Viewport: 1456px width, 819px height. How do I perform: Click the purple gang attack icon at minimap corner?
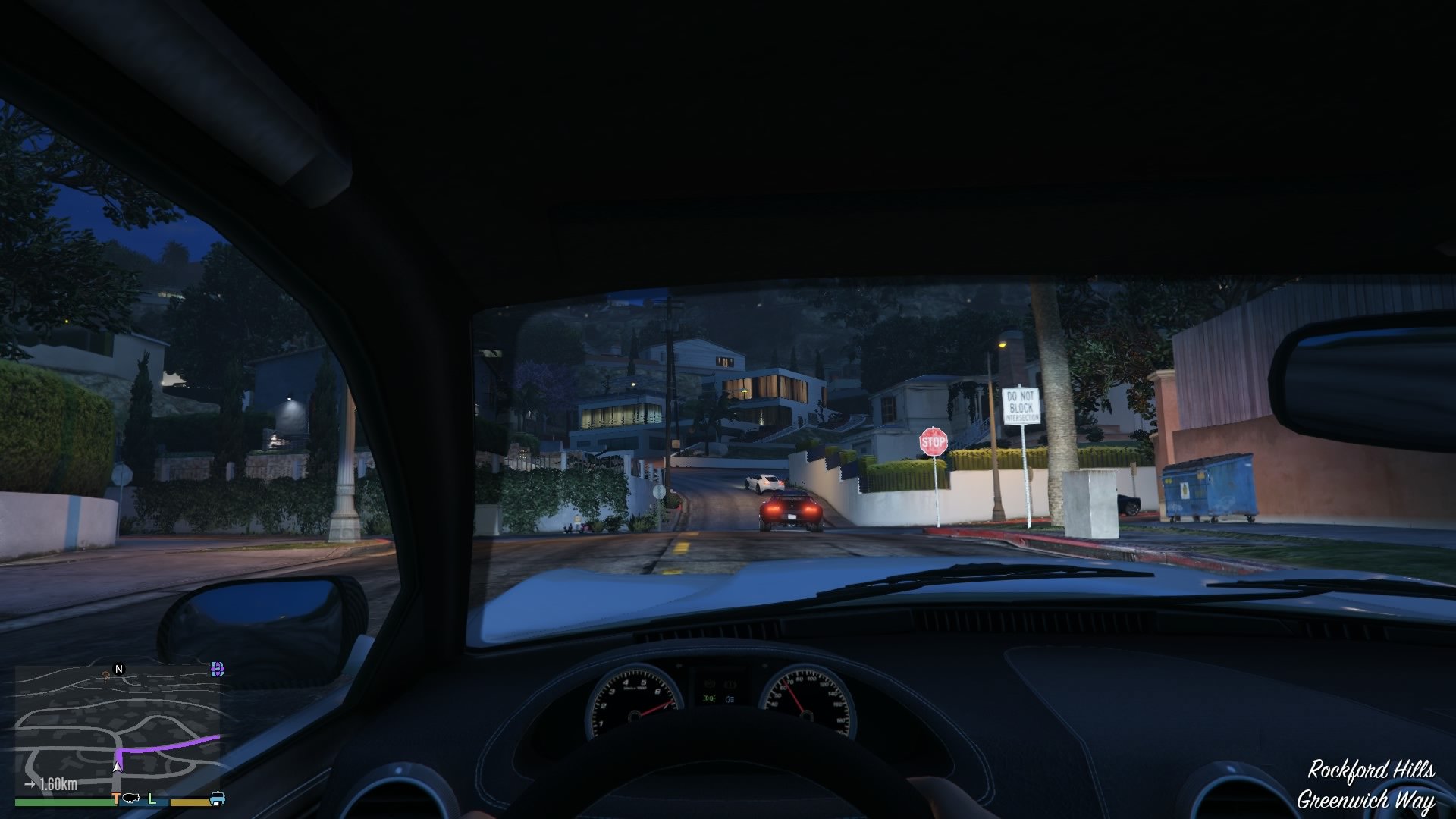point(217,668)
